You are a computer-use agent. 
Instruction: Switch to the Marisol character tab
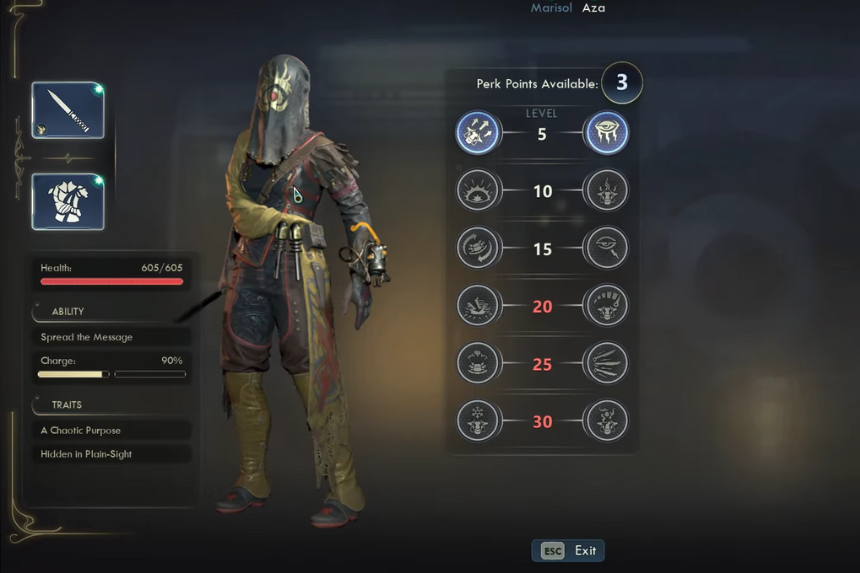coord(553,8)
